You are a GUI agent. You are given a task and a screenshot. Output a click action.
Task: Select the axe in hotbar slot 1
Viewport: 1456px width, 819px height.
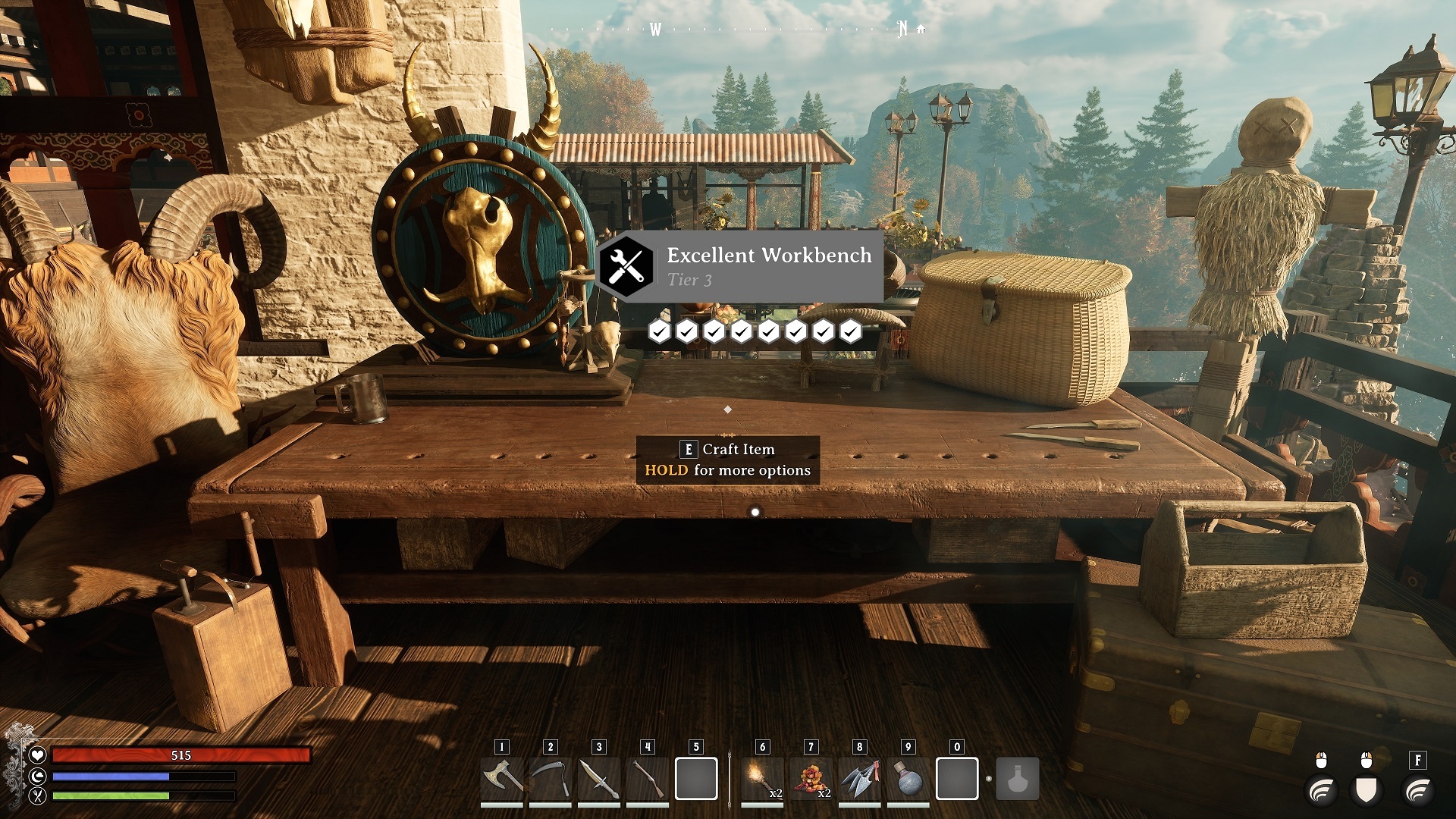pyautogui.click(x=501, y=779)
